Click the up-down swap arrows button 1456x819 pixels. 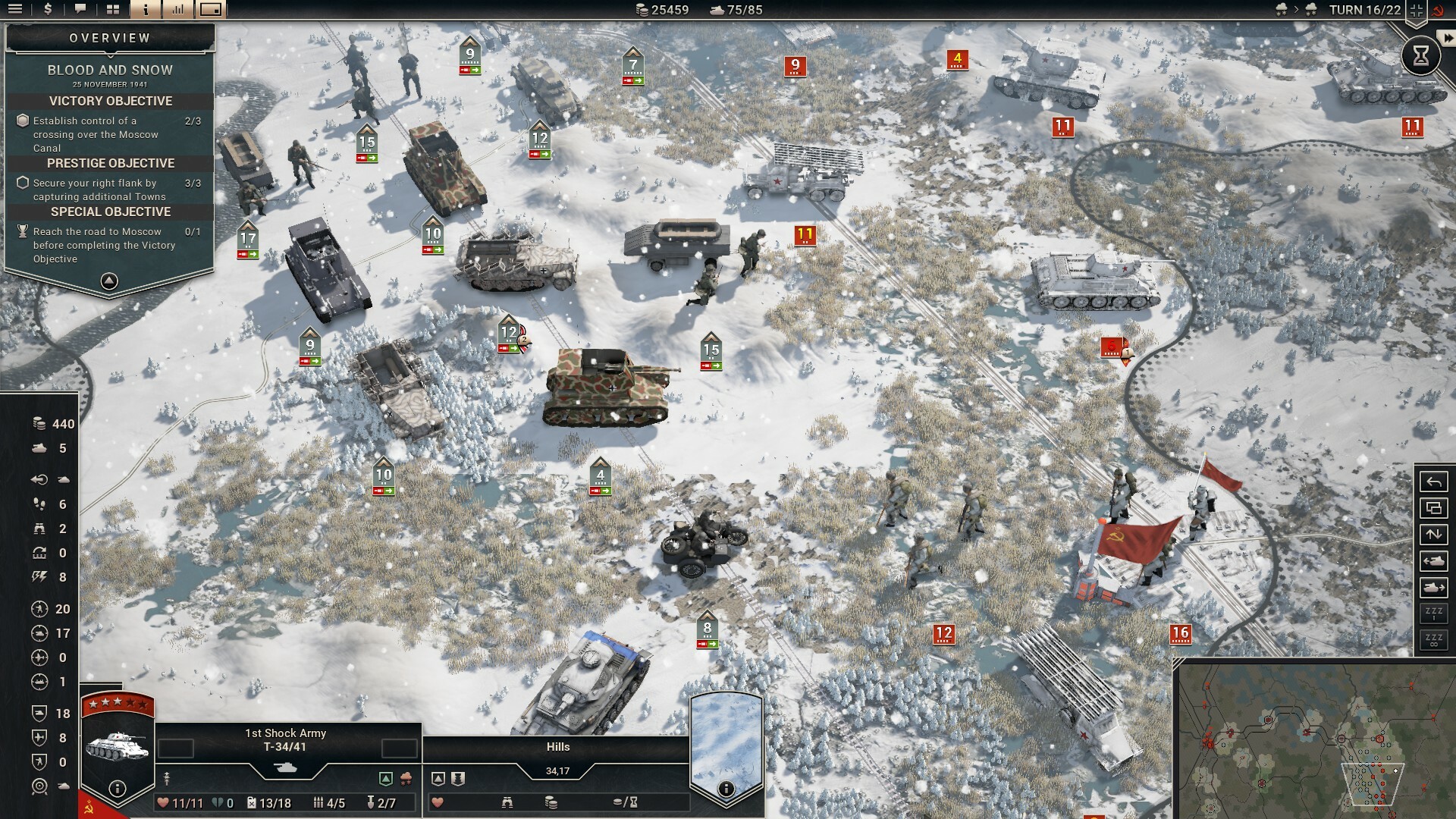pos(1433,535)
